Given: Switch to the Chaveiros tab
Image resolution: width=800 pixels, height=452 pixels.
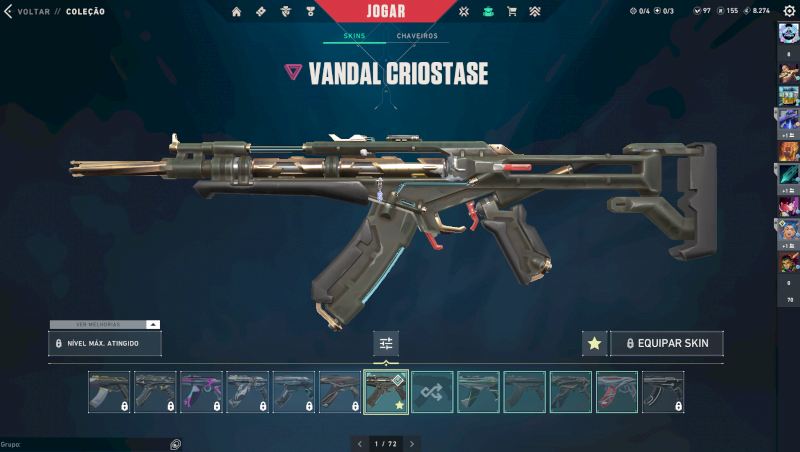Looking at the screenshot, I should pos(416,36).
